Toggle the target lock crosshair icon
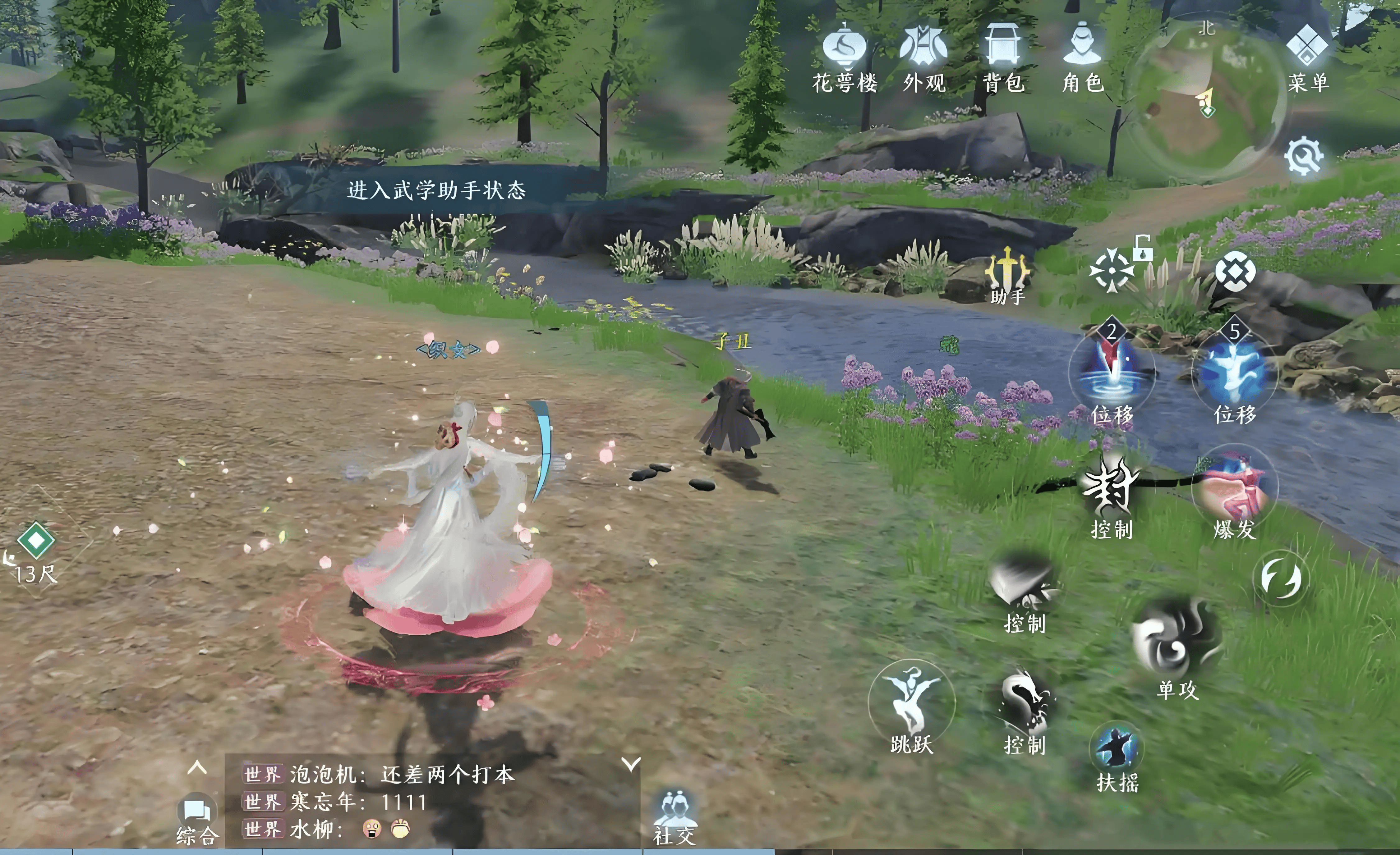Viewport: 1400px width, 855px height. tap(1112, 271)
